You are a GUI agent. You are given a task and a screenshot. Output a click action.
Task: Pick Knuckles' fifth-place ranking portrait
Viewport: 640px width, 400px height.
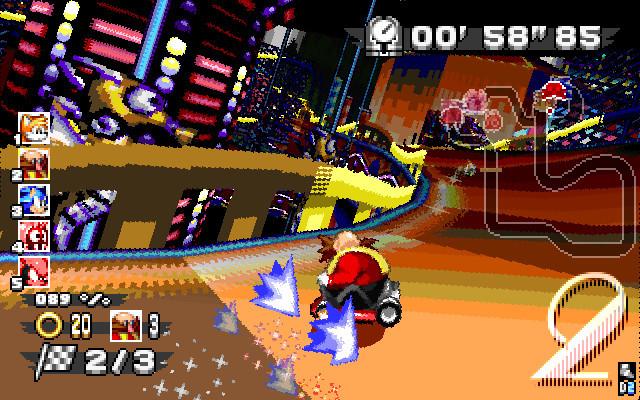click(33, 272)
